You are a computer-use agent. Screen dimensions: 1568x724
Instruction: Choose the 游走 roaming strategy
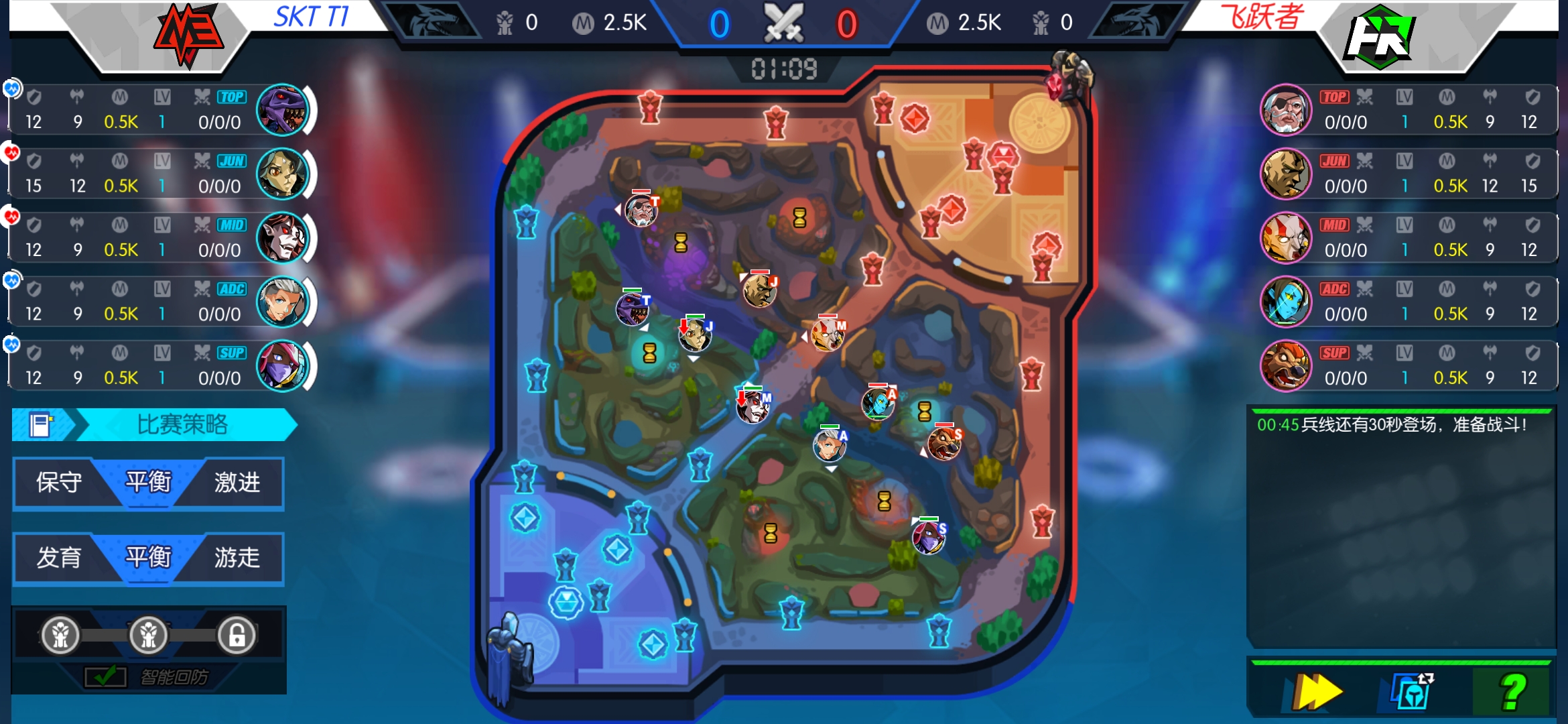pyautogui.click(x=237, y=558)
